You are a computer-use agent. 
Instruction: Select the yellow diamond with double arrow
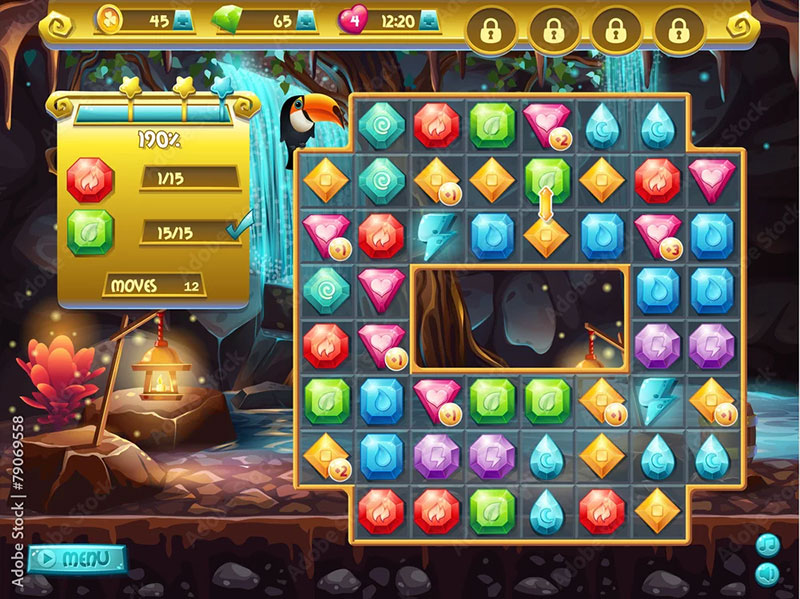tap(546, 236)
